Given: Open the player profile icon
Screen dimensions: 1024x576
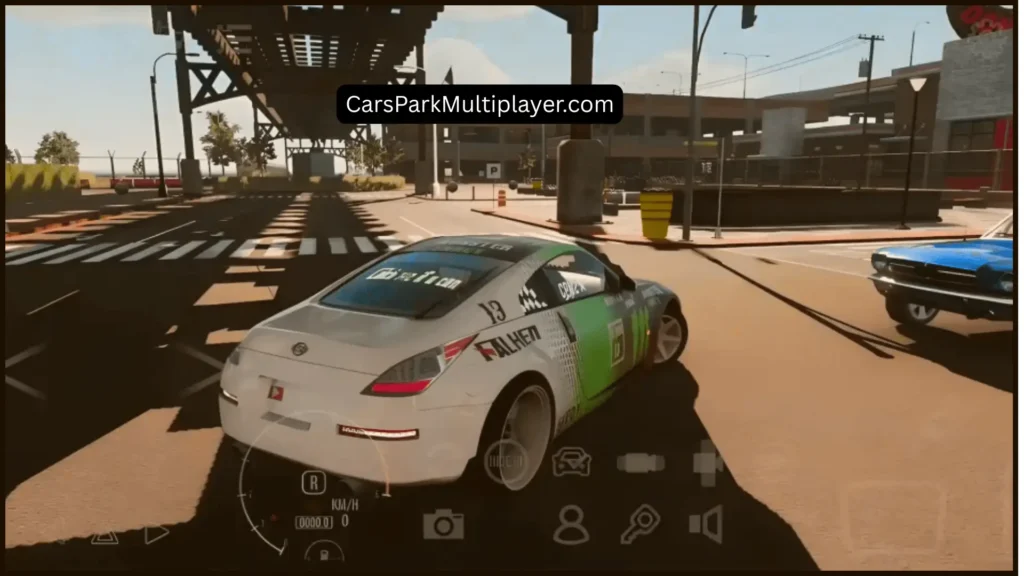Looking at the screenshot, I should click(571, 524).
